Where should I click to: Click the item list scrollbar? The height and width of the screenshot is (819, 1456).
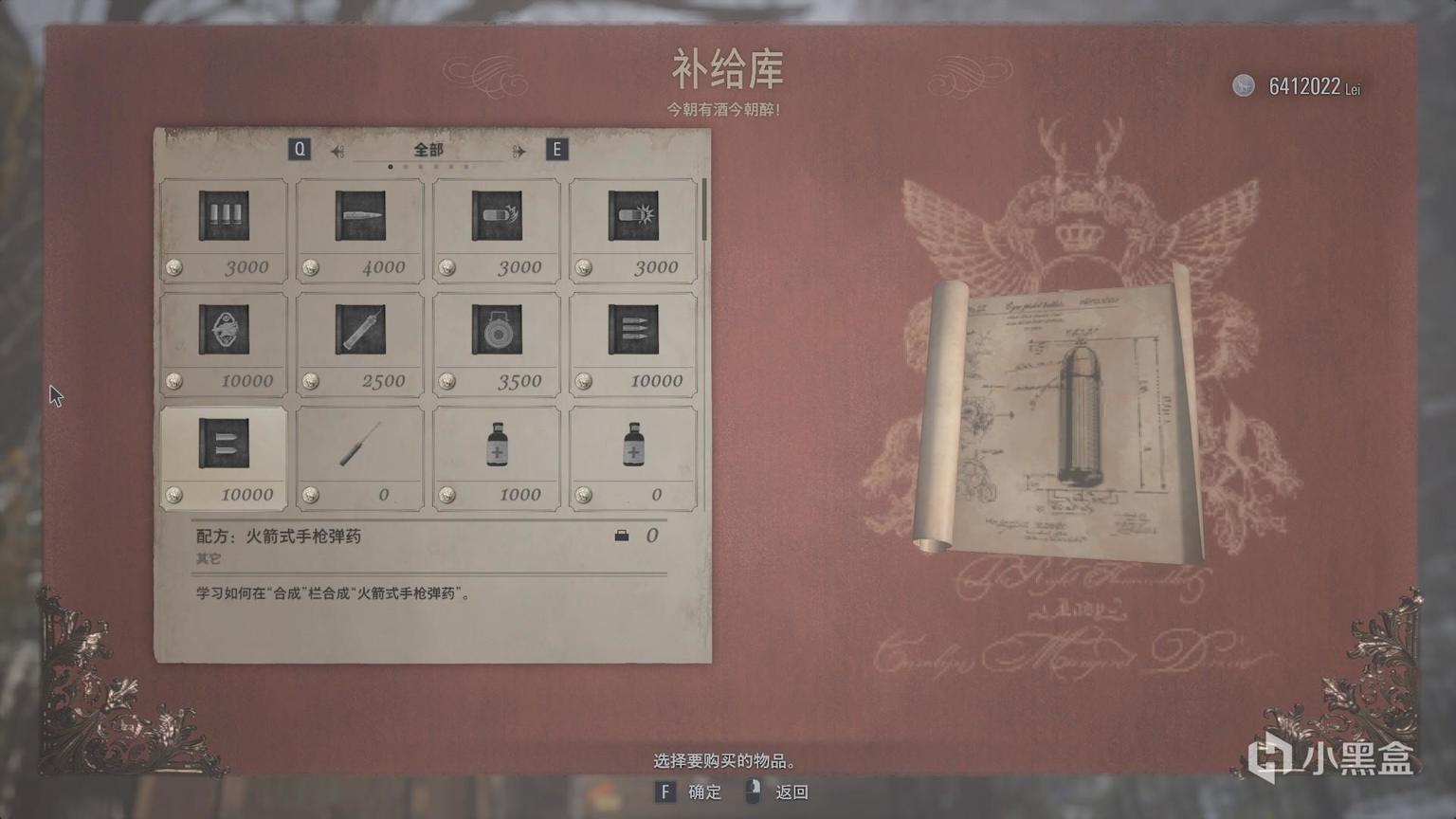(704, 210)
